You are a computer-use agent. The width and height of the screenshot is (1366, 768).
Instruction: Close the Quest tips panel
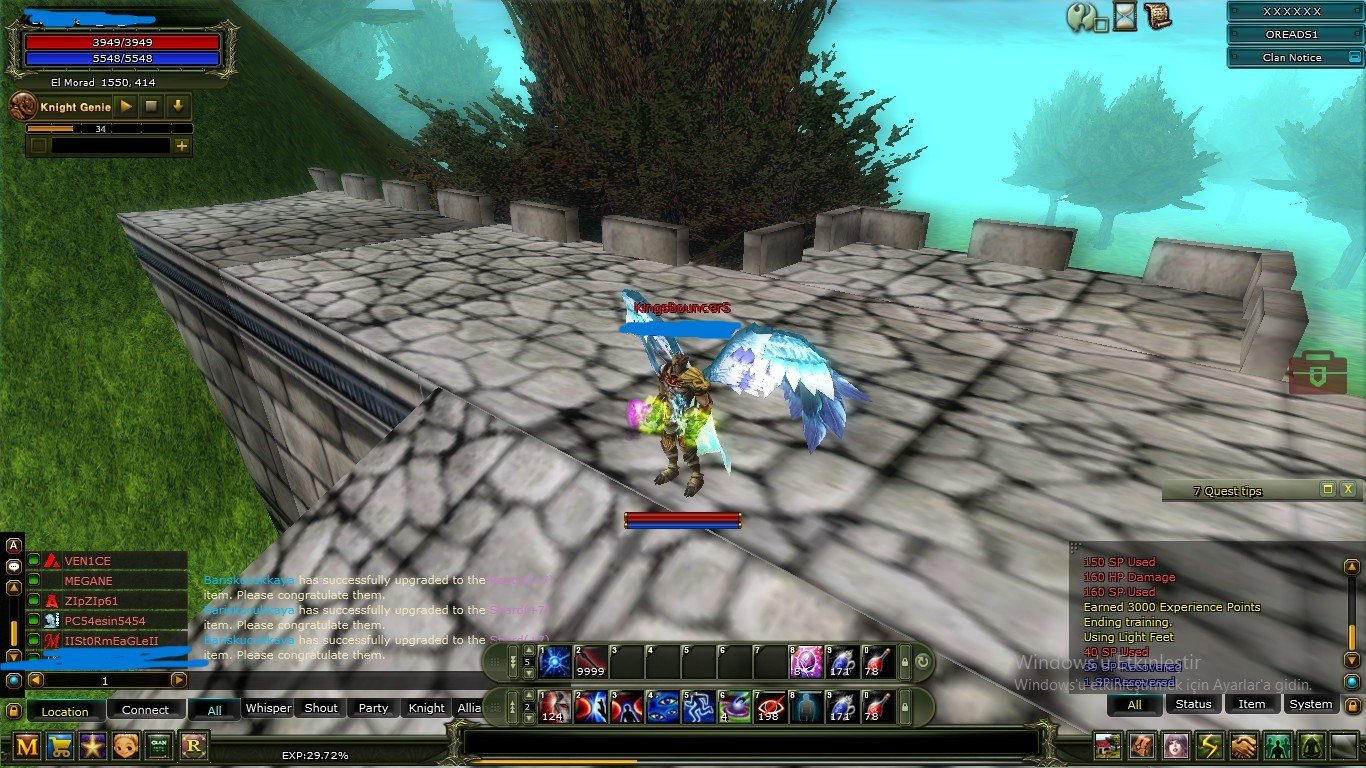(x=1348, y=489)
